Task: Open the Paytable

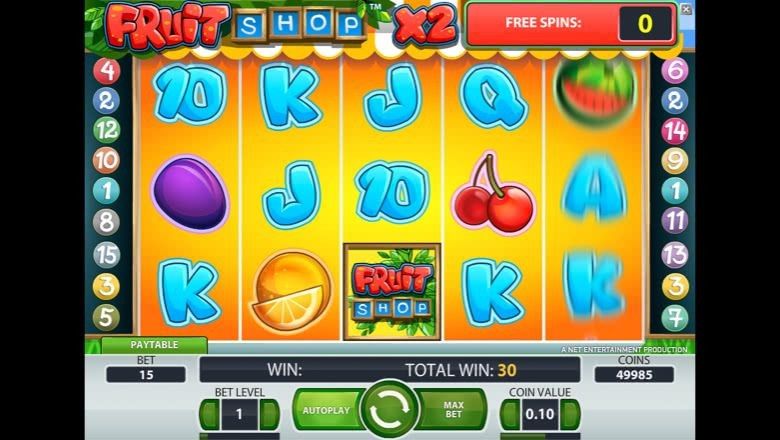Action: tap(154, 345)
